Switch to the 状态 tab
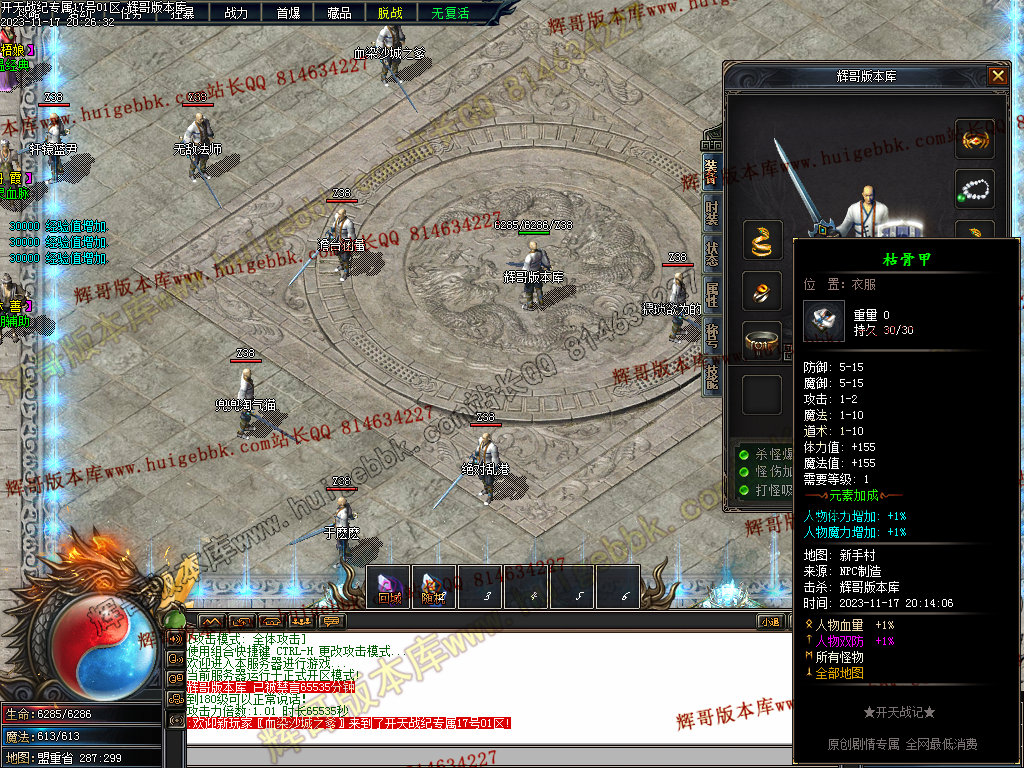This screenshot has height=768, width=1024. 711,253
